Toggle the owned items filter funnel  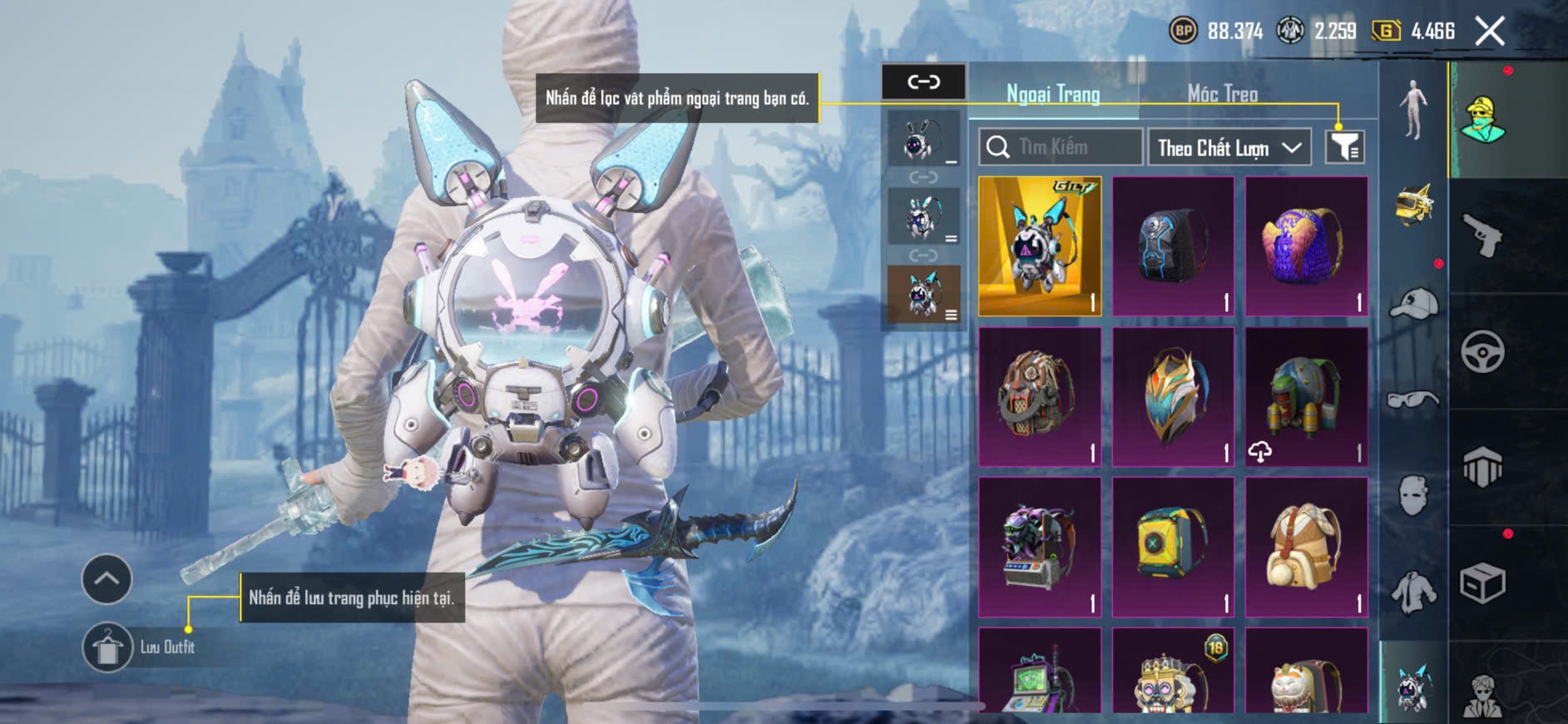(1344, 147)
